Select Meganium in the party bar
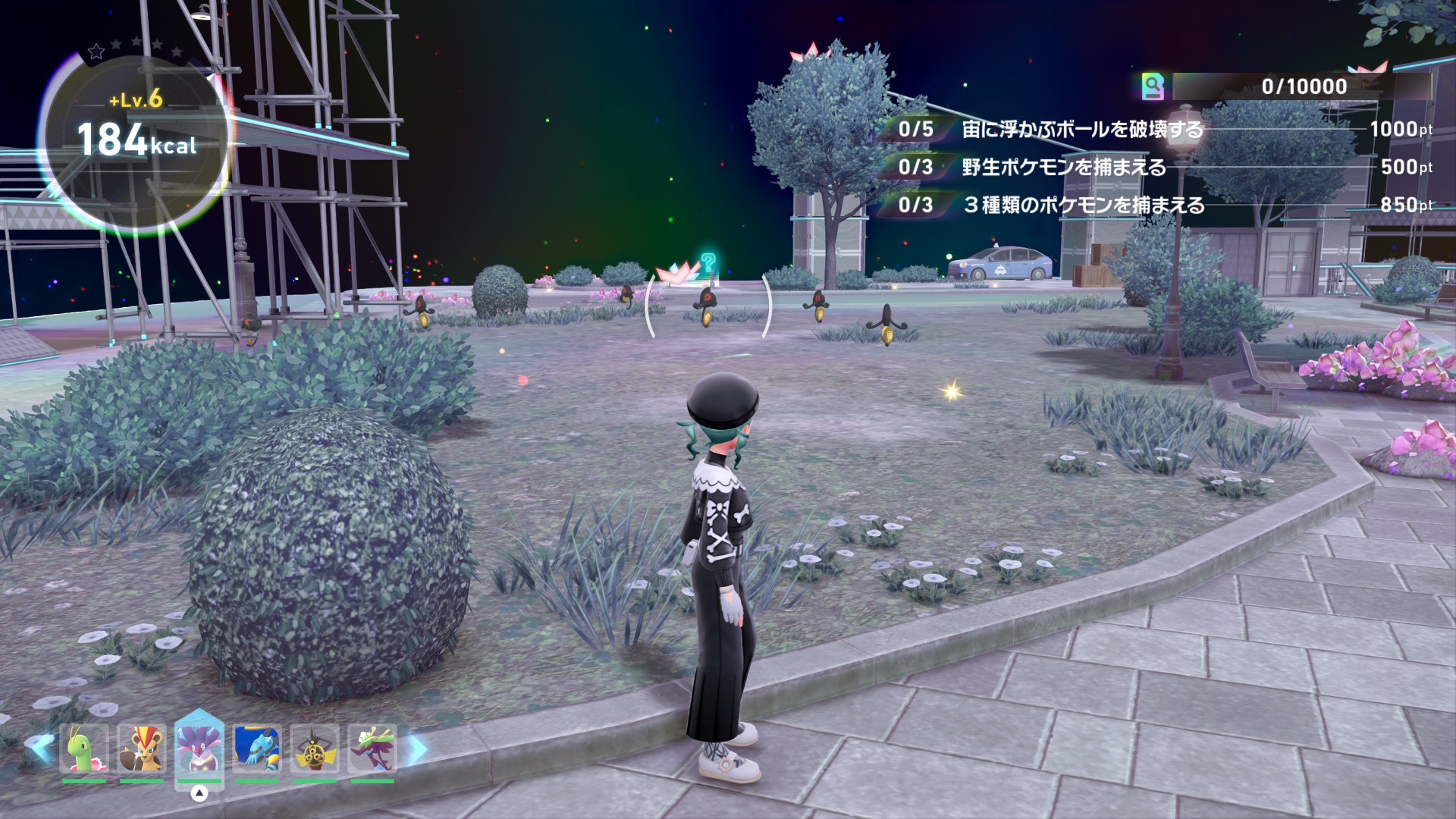Image resolution: width=1456 pixels, height=819 pixels. (x=84, y=749)
